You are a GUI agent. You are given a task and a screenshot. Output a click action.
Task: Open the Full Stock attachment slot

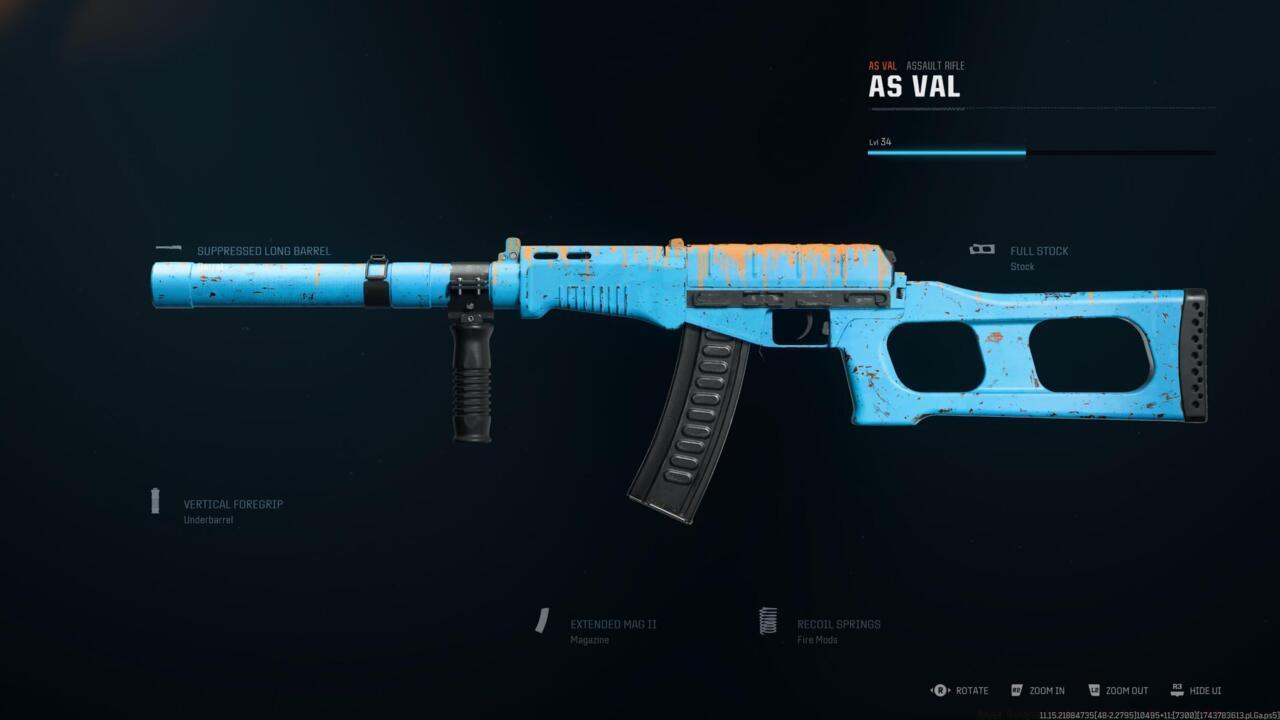tap(1038, 252)
